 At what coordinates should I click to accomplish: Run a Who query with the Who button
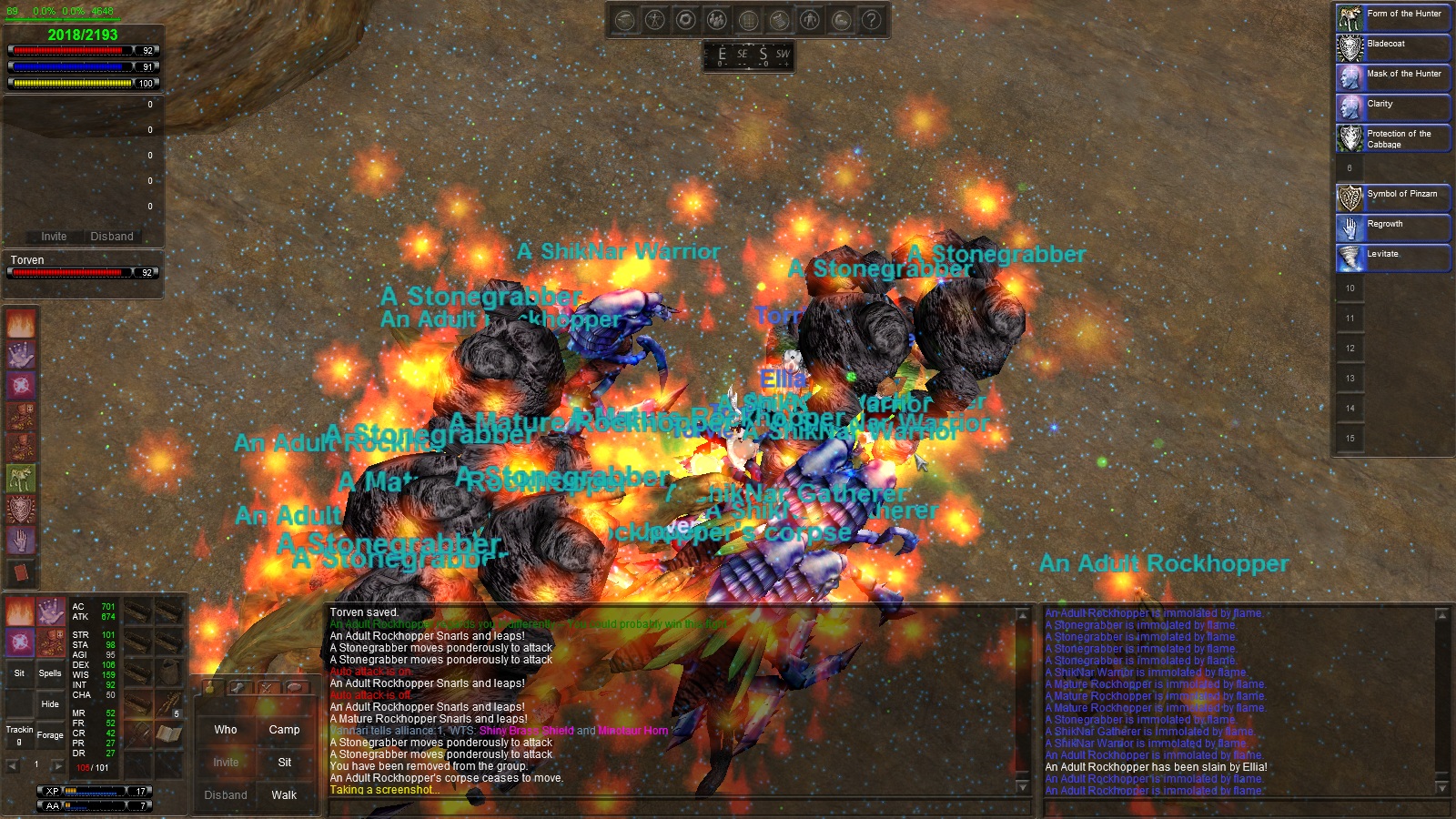226,730
